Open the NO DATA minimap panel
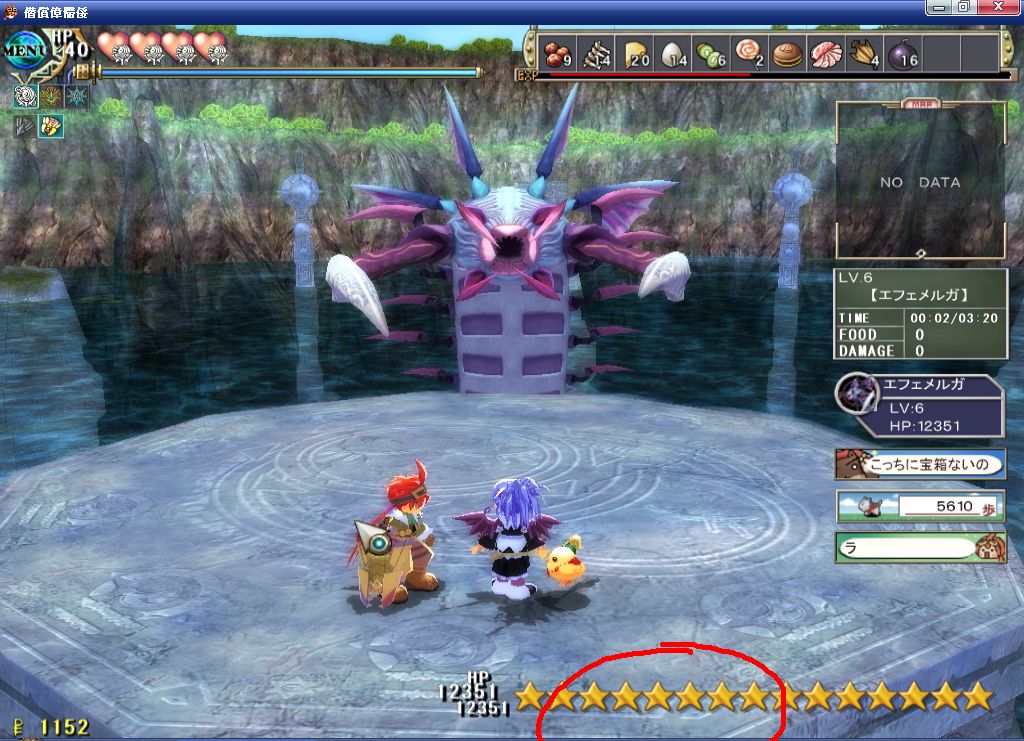 920,181
